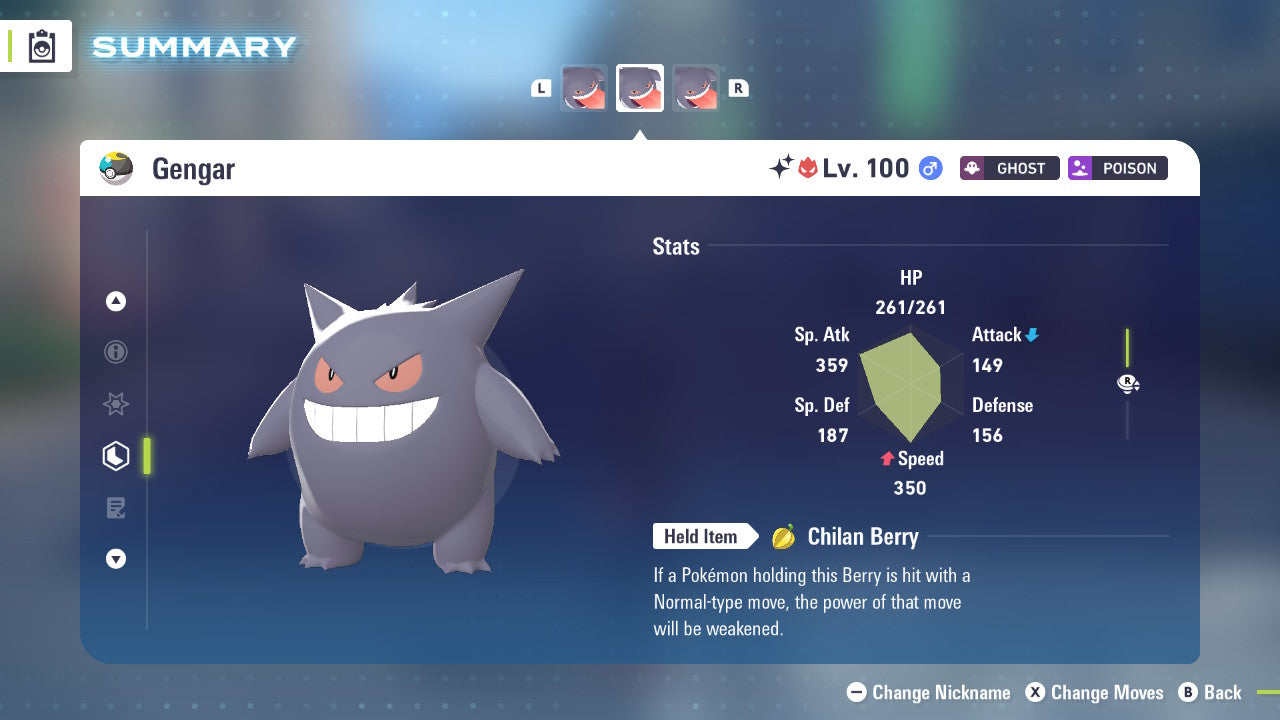Toggle the GHOST type badge
1280x720 pixels.
1009,168
